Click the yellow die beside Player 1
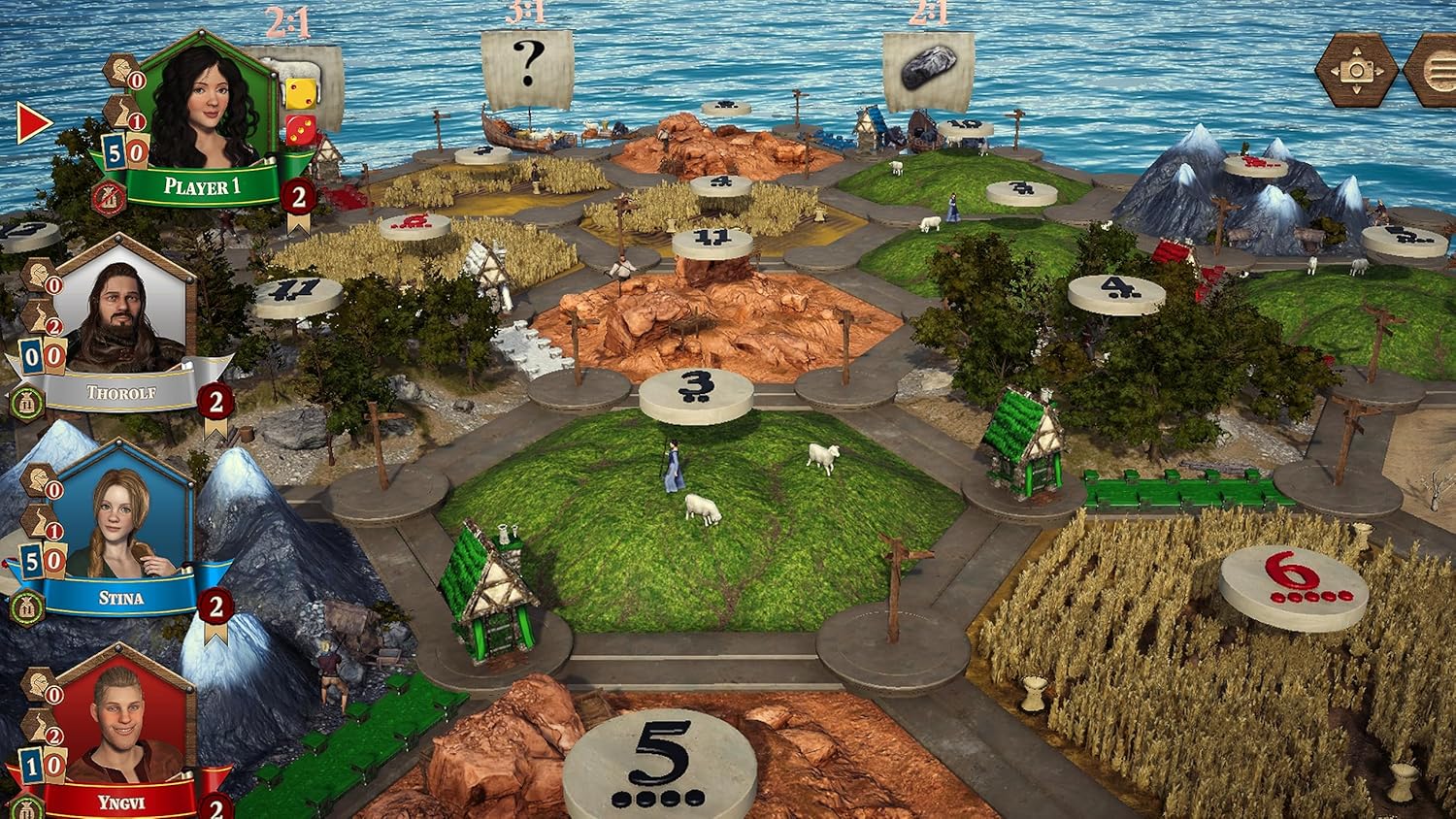The image size is (1456, 819). 298,93
